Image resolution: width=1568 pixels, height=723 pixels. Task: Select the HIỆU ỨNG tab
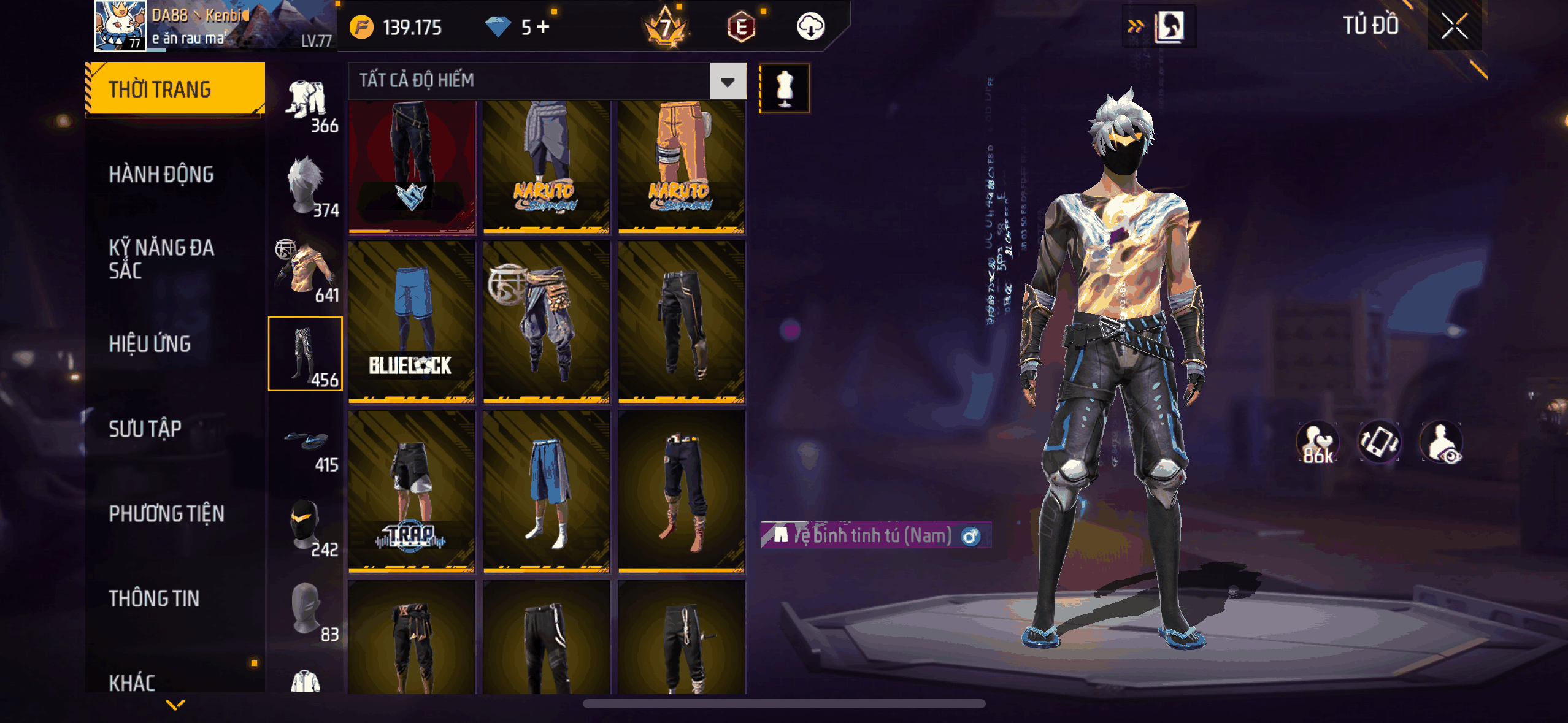(x=150, y=344)
